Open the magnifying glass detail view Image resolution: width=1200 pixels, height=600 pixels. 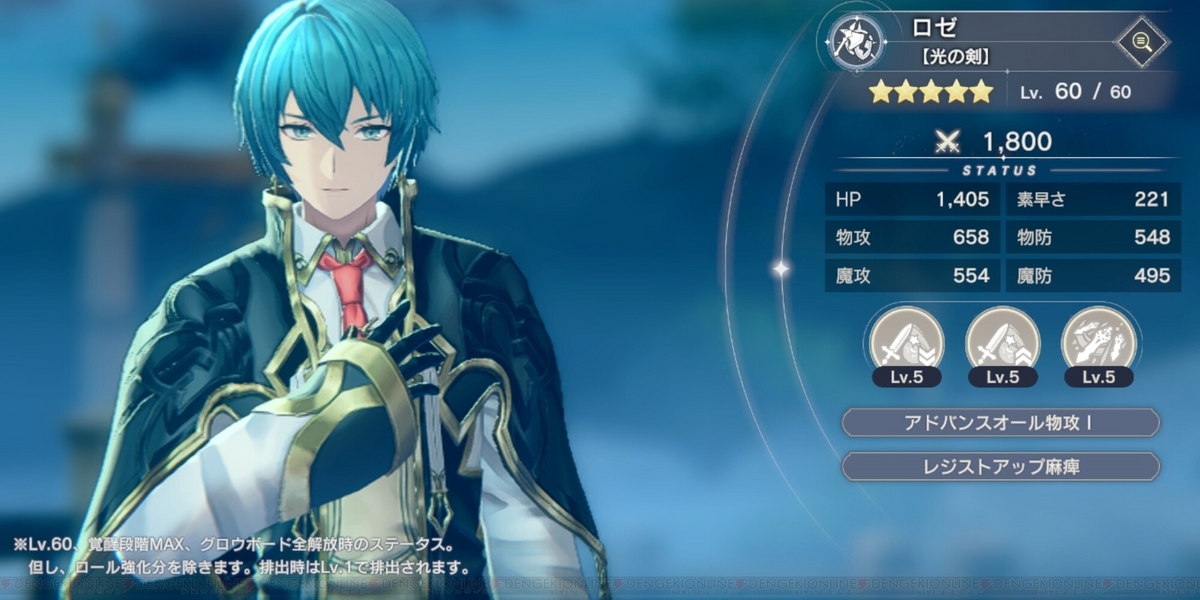[1143, 42]
